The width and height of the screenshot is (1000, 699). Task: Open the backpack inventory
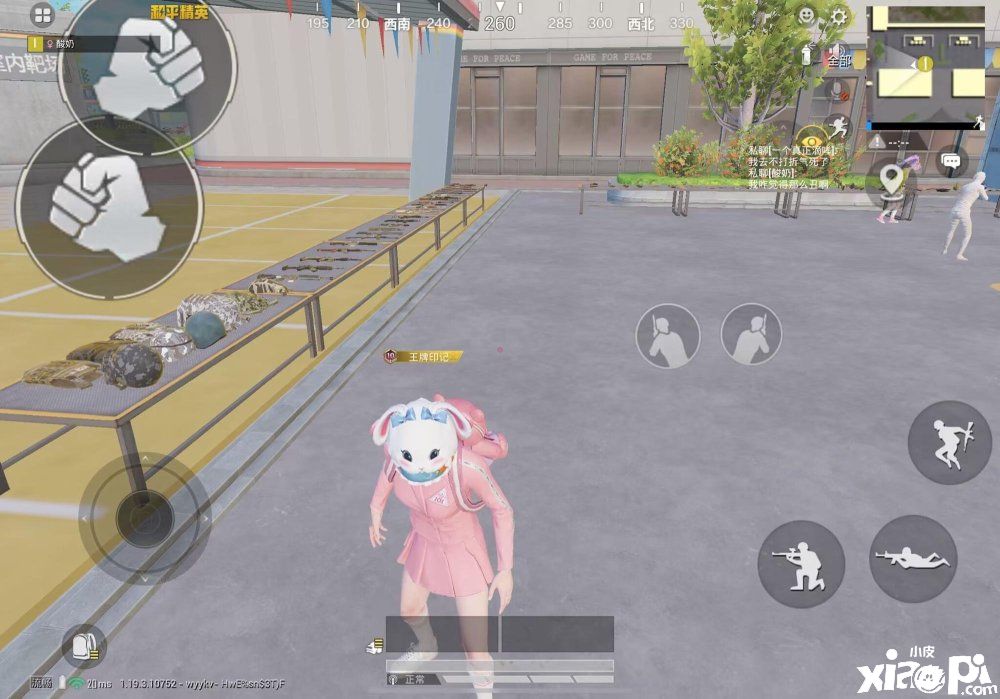(x=82, y=646)
